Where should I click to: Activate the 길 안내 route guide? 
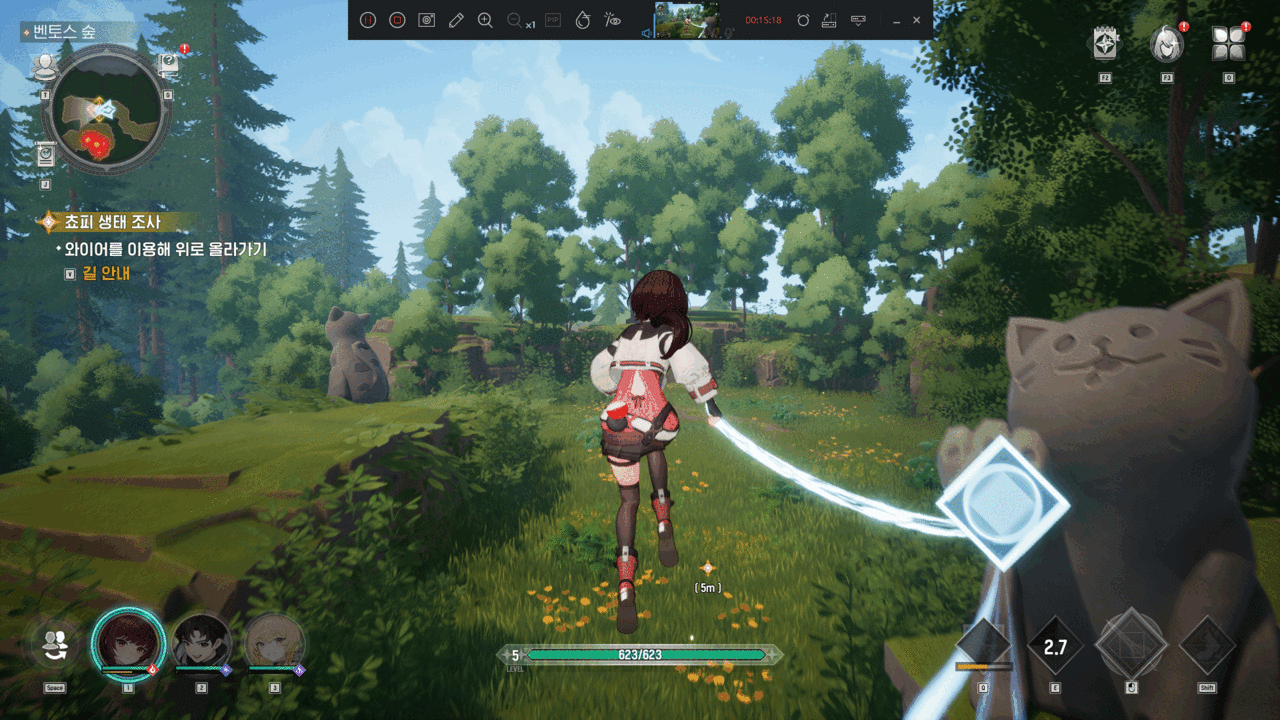(x=104, y=273)
